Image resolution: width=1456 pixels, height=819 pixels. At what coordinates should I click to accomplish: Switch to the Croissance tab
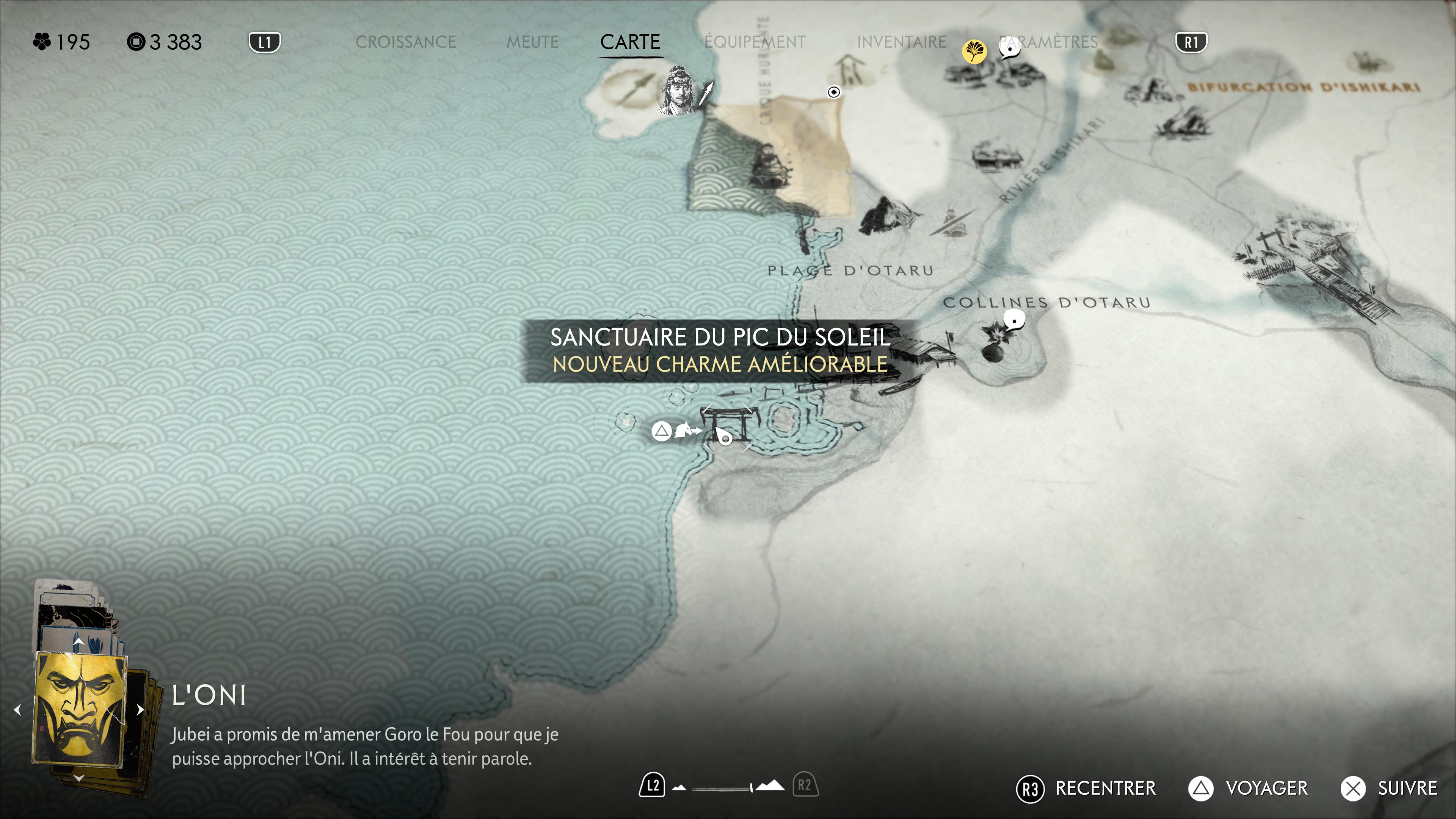(405, 42)
